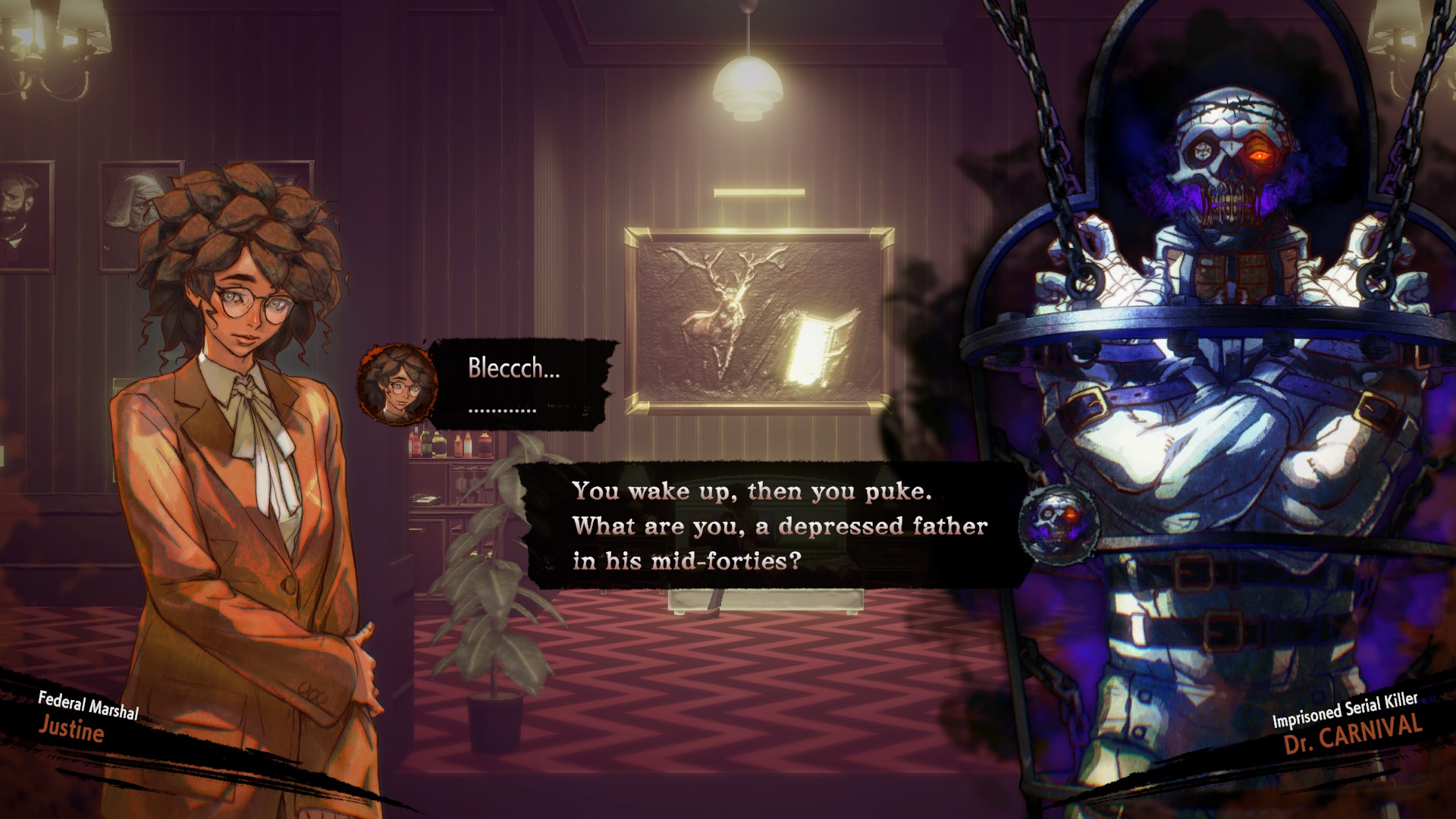Select Justine's round portrait icon

pyautogui.click(x=397, y=384)
